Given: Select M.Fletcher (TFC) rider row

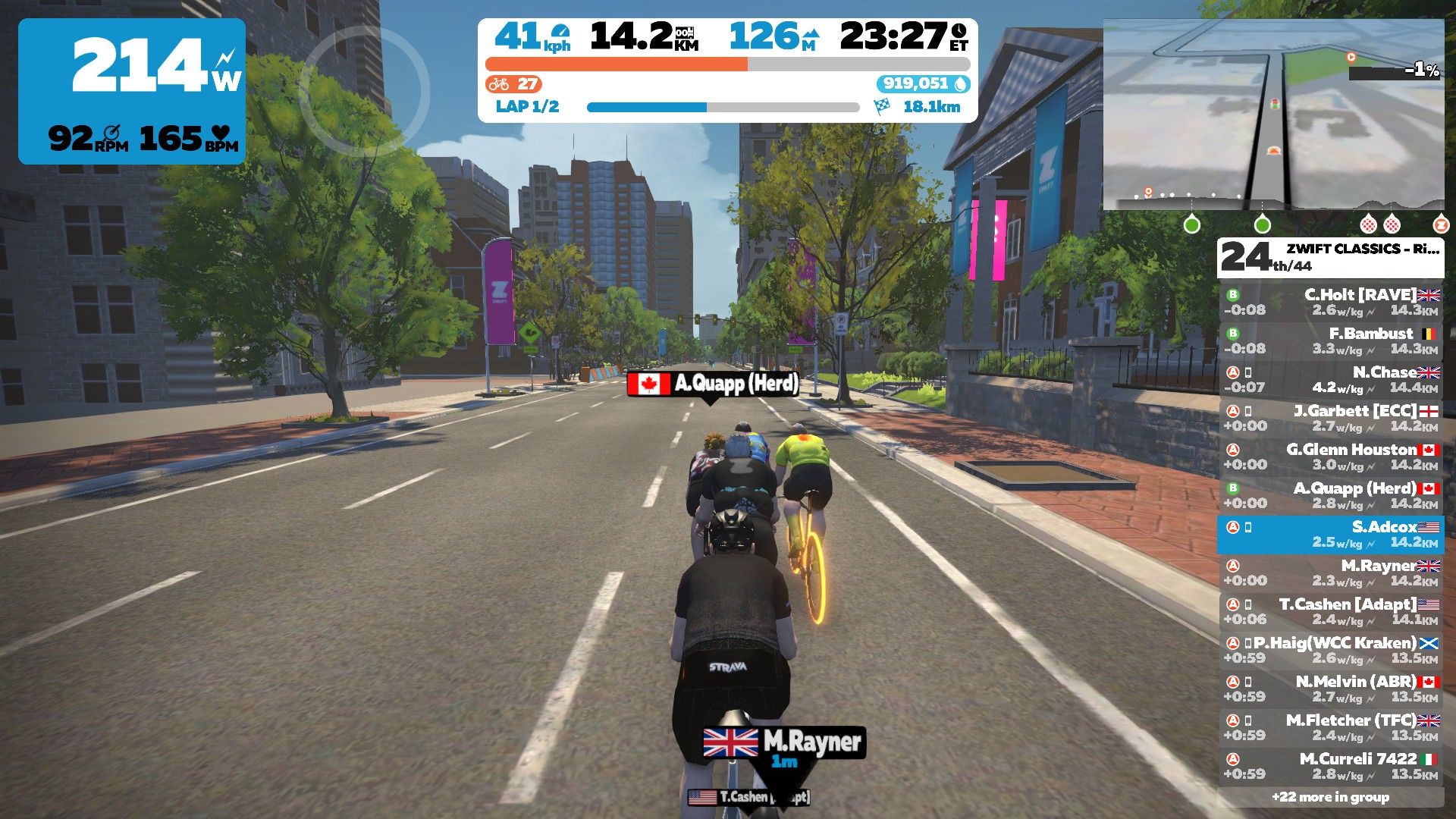Looking at the screenshot, I should (1331, 727).
